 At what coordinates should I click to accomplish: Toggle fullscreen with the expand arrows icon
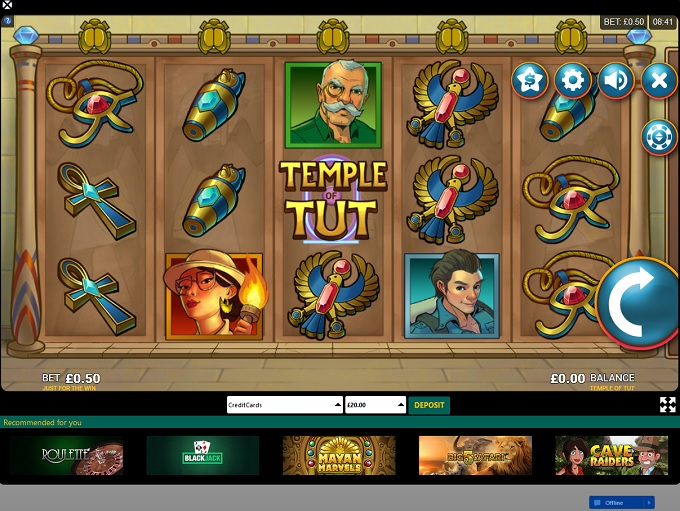[x=667, y=404]
